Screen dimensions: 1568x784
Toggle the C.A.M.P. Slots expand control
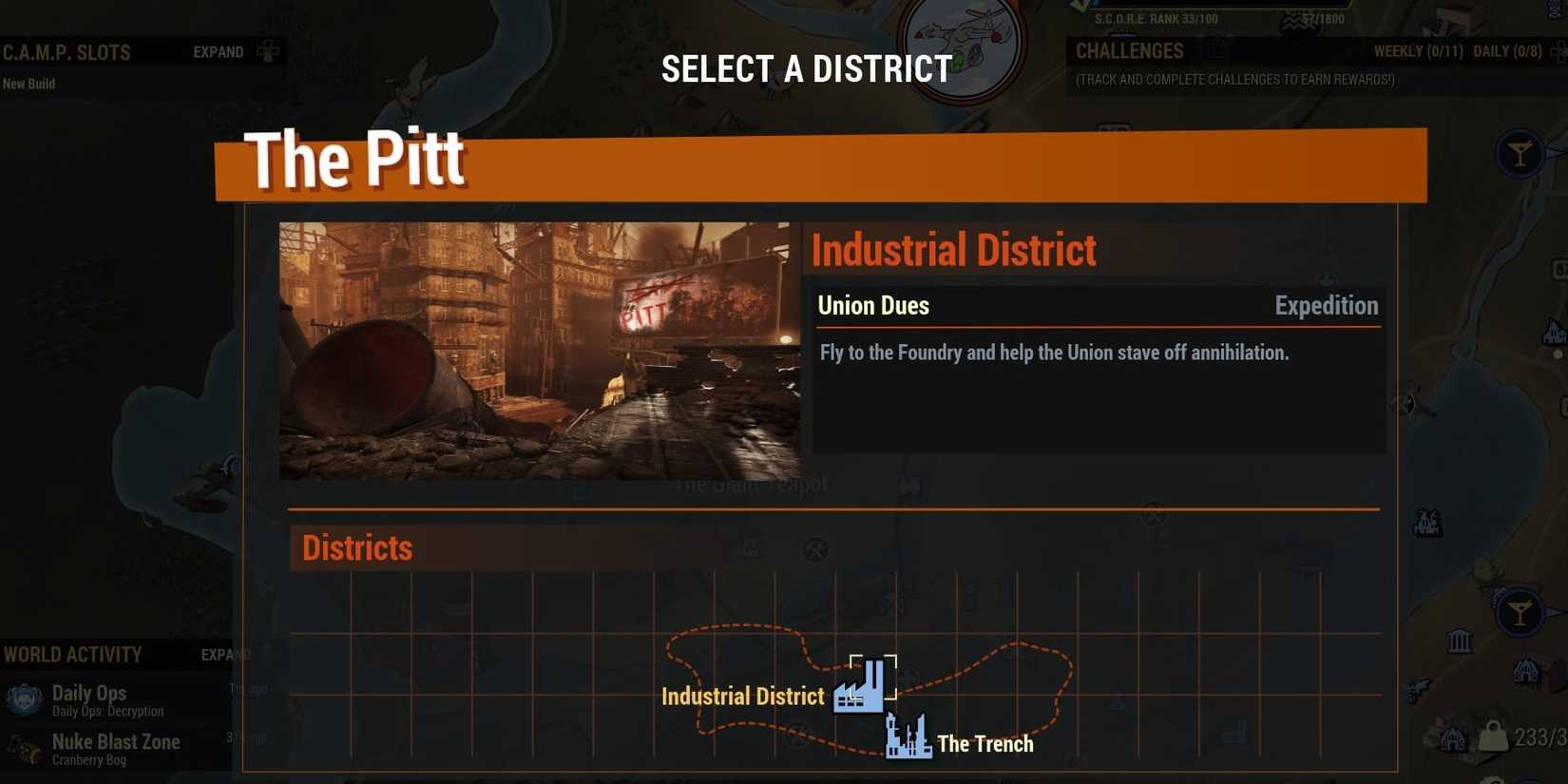266,52
